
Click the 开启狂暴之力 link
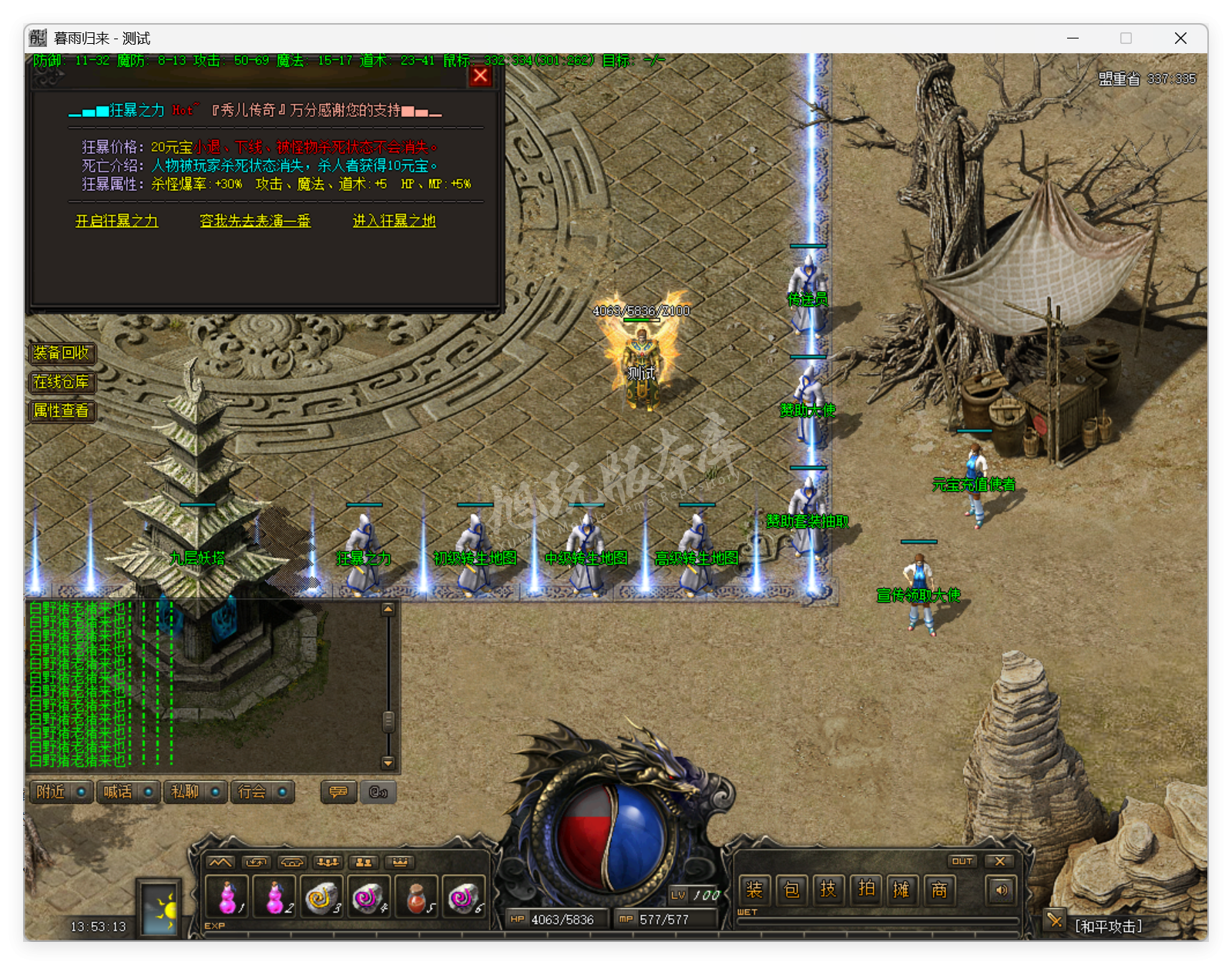(116, 221)
